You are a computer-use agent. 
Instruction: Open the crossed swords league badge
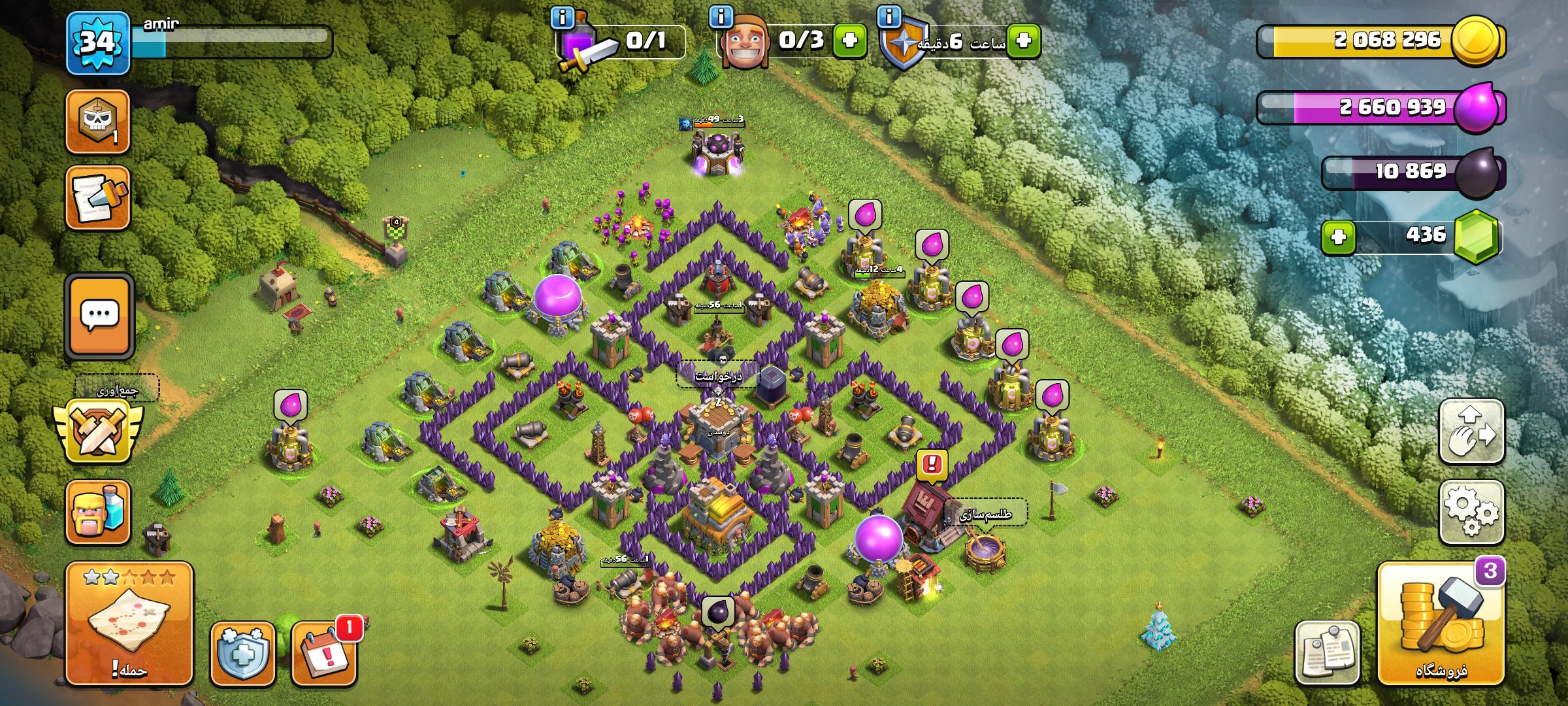tap(98, 432)
